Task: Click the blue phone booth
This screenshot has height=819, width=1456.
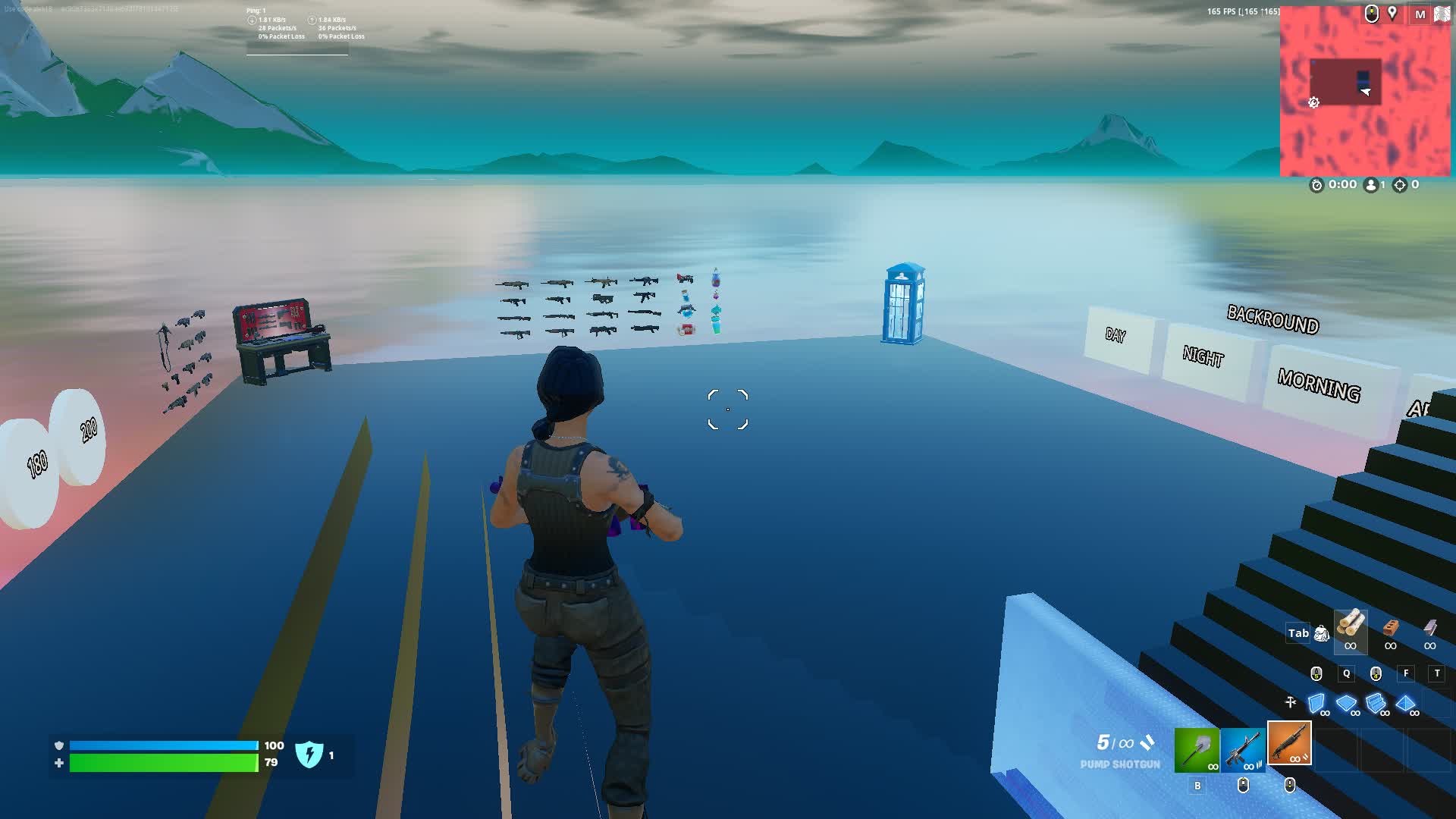Action: 905,303
